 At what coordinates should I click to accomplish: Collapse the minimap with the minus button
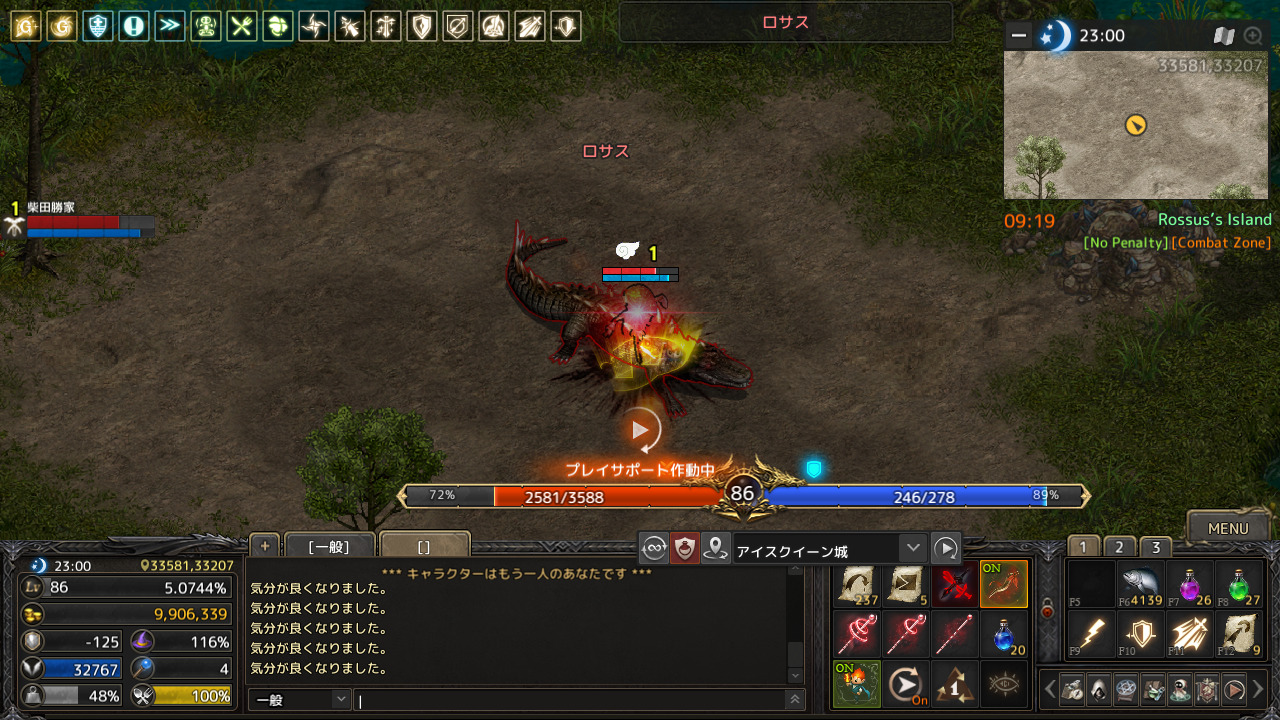tap(1019, 36)
